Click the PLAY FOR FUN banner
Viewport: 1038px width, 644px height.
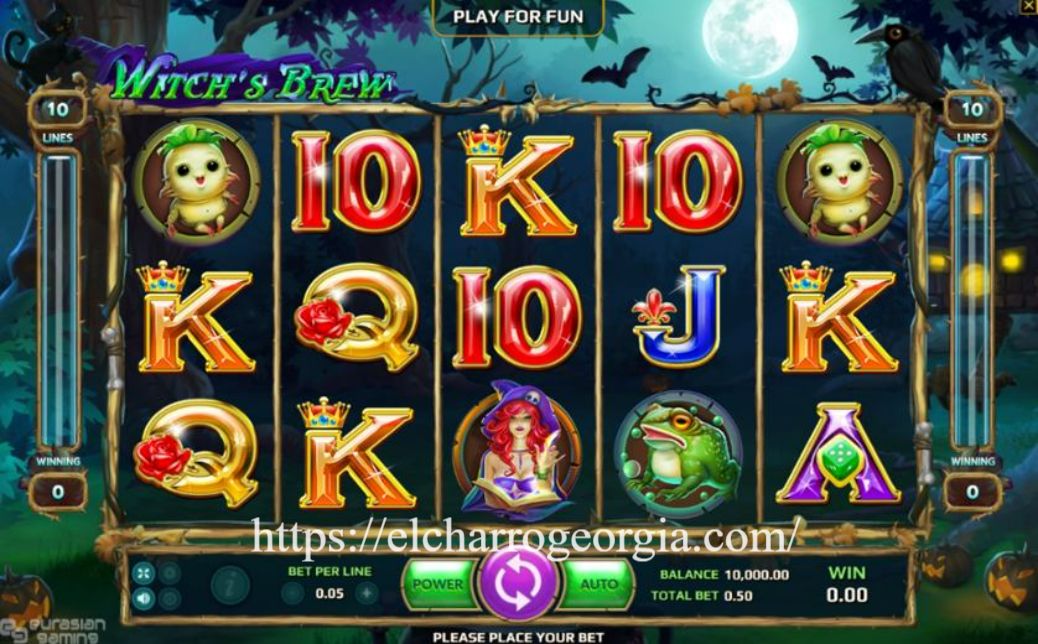517,16
